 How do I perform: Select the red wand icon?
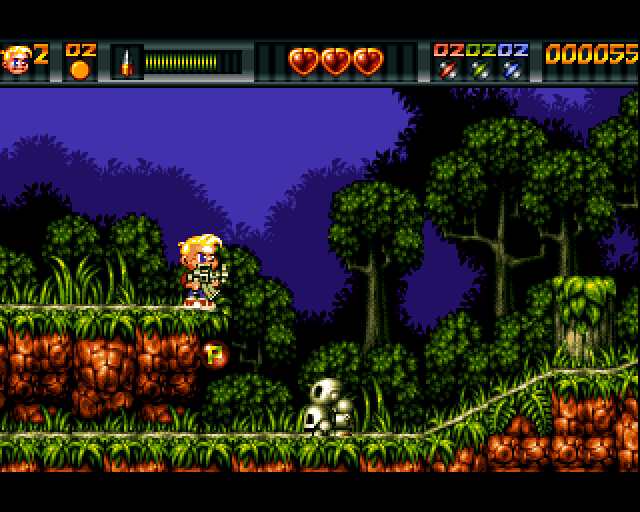446,70
